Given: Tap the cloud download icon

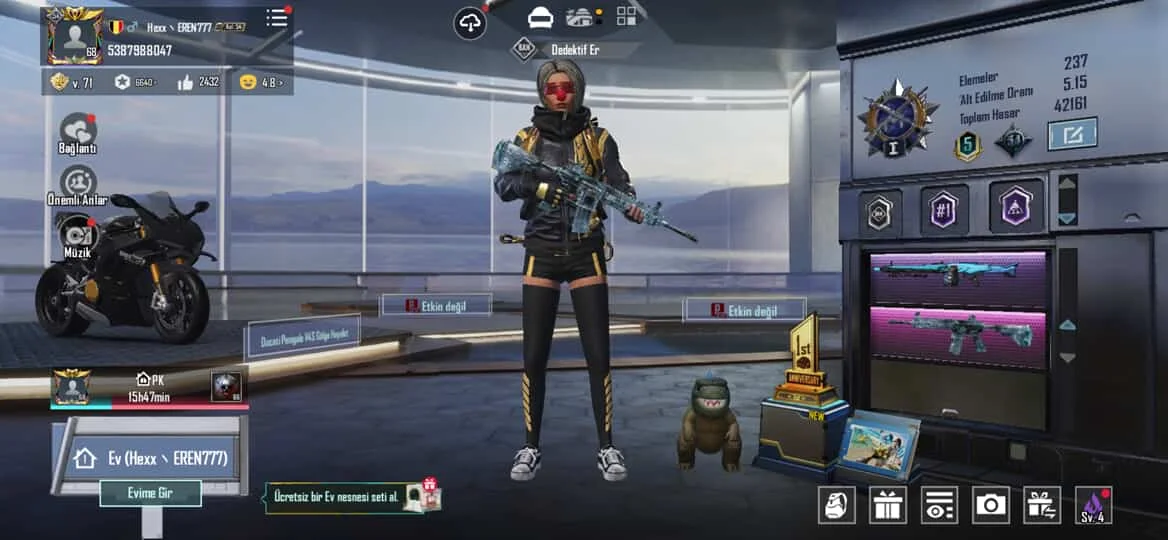Looking at the screenshot, I should [x=470, y=23].
